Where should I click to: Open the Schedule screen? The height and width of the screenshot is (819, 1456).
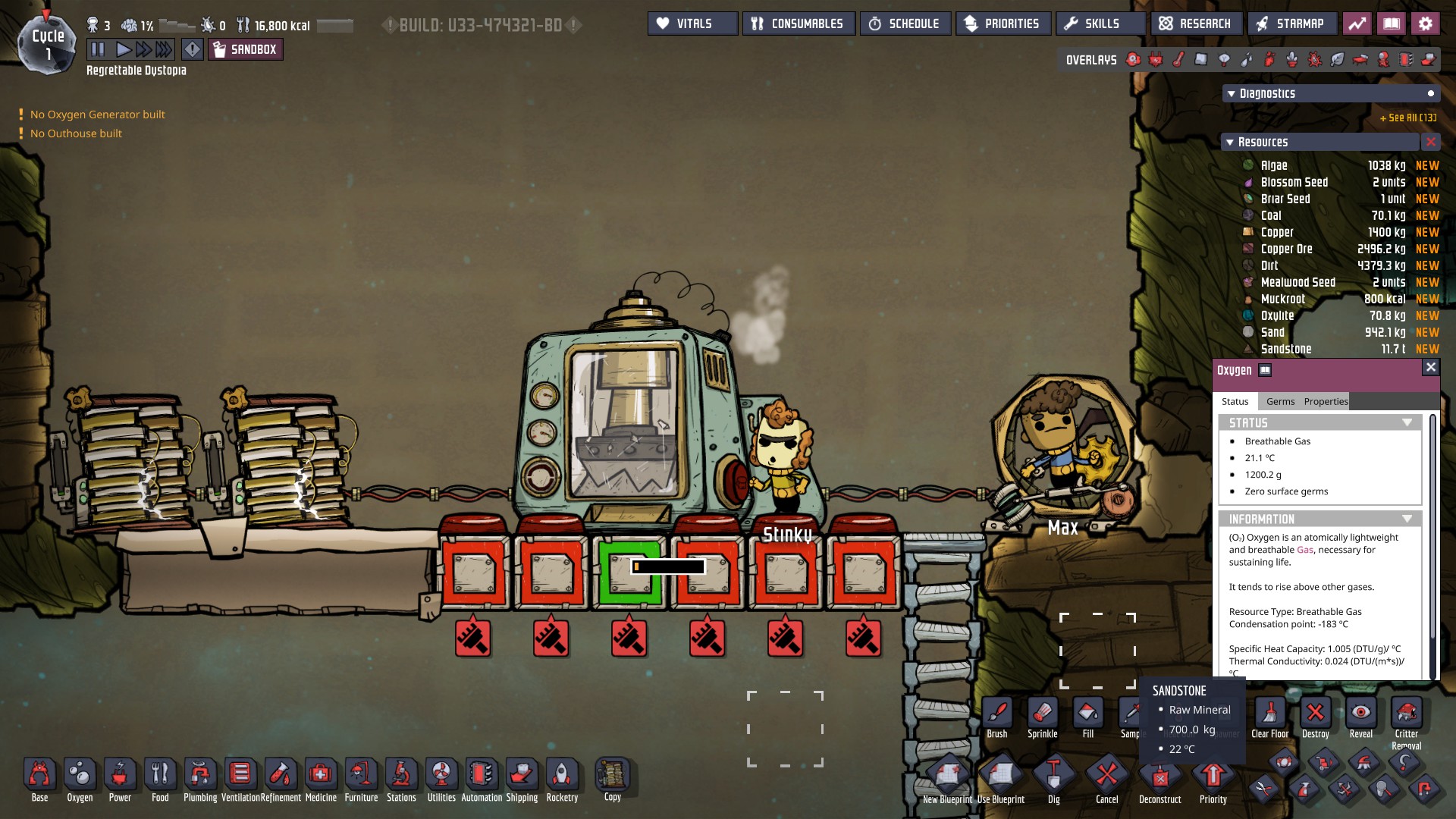(x=905, y=24)
